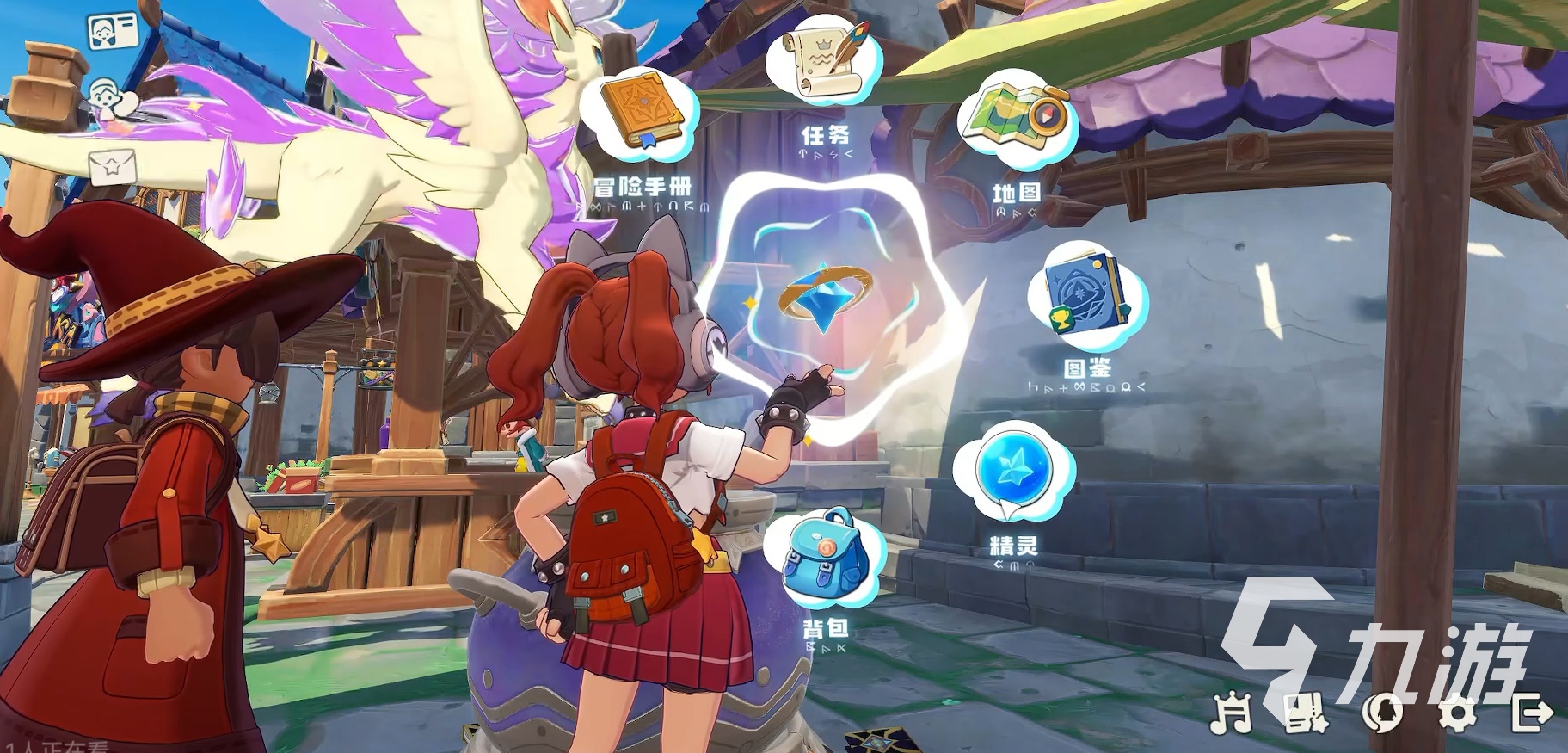Viewport: 1568px width, 753px height.
Task: Open the 背包 backpack inventory
Action: click(826, 559)
